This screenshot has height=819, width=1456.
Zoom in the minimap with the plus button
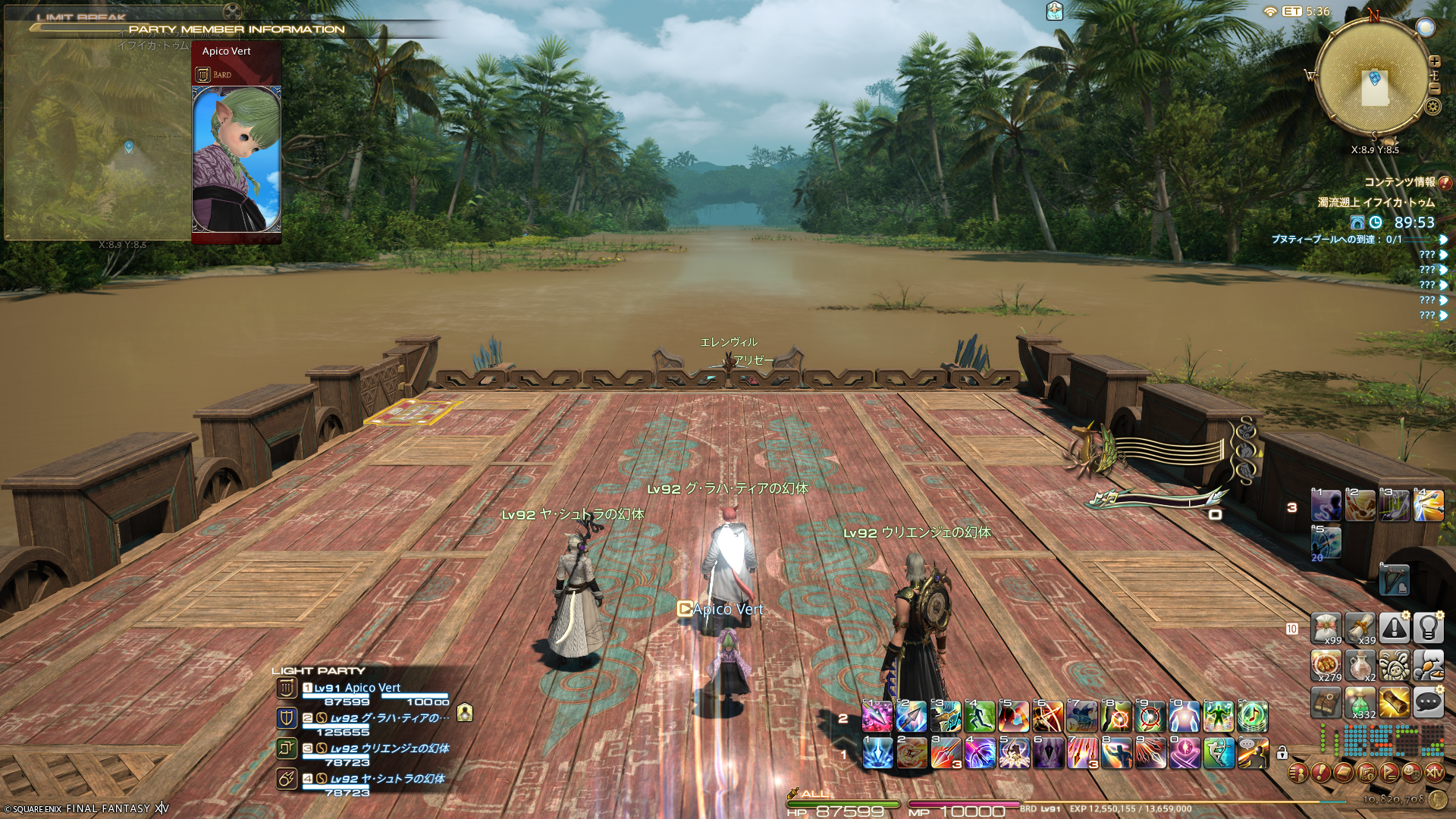pos(1434,61)
